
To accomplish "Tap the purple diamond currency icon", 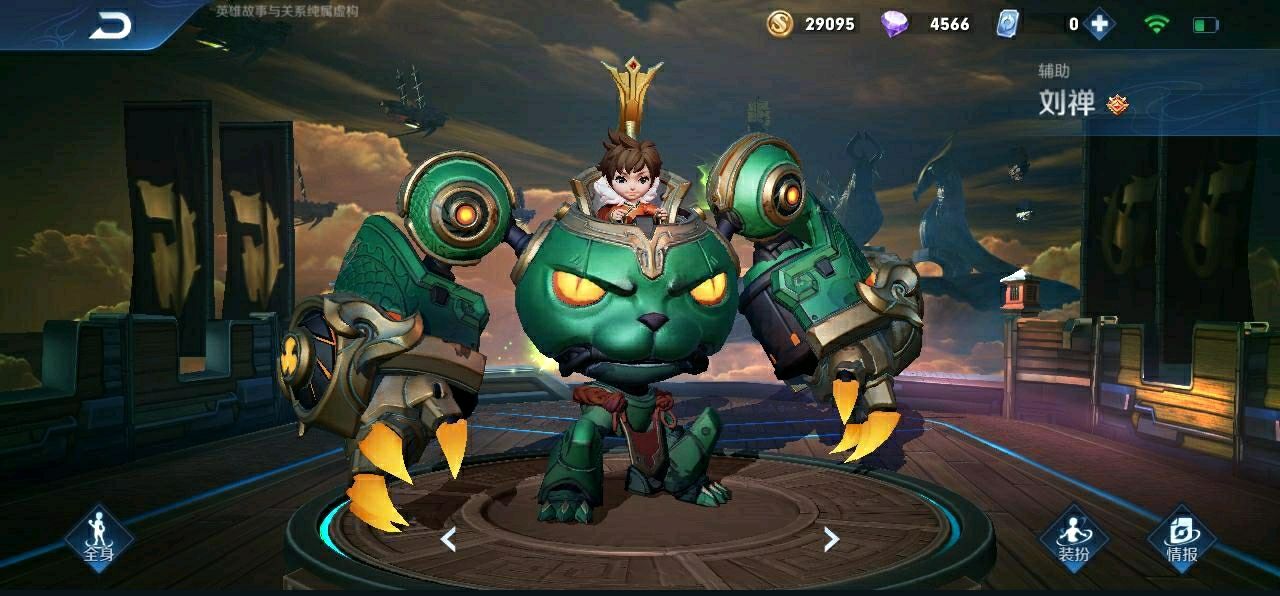I will tap(894, 23).
